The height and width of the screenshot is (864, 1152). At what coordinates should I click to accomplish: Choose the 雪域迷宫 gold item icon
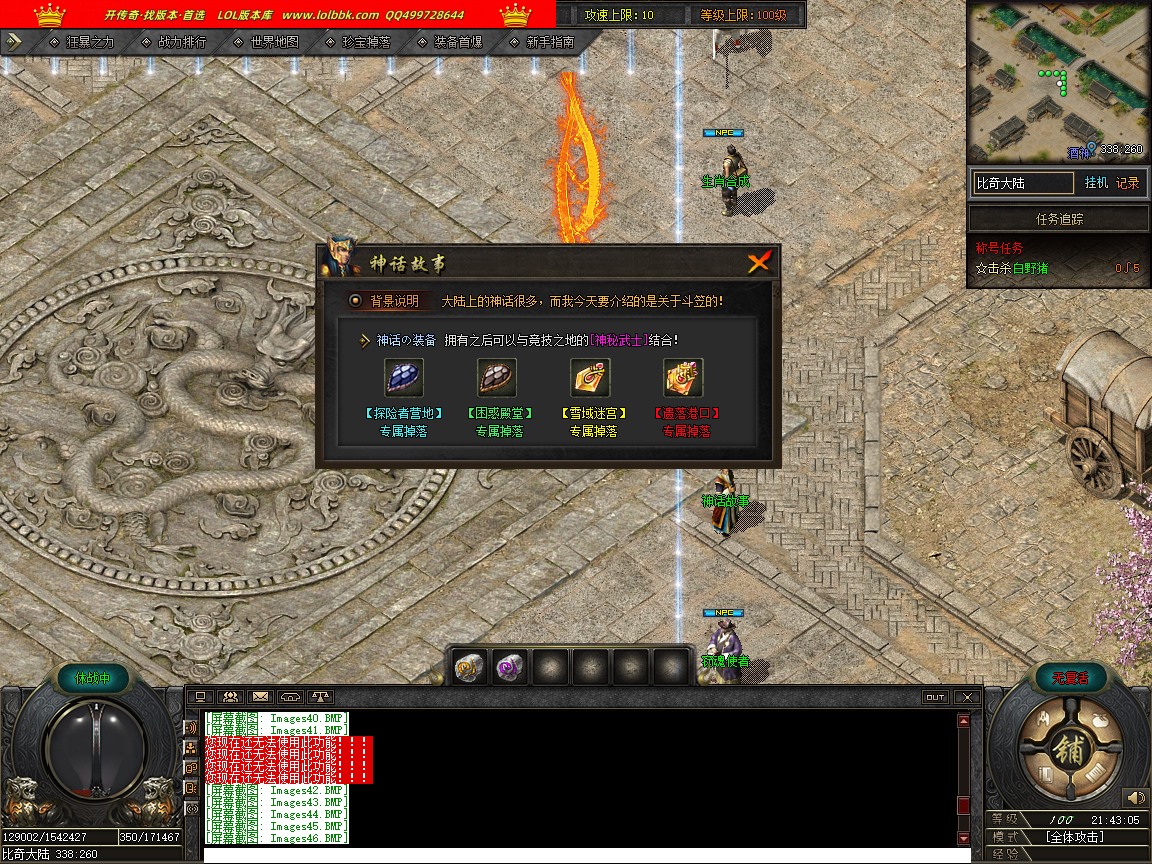coord(591,379)
